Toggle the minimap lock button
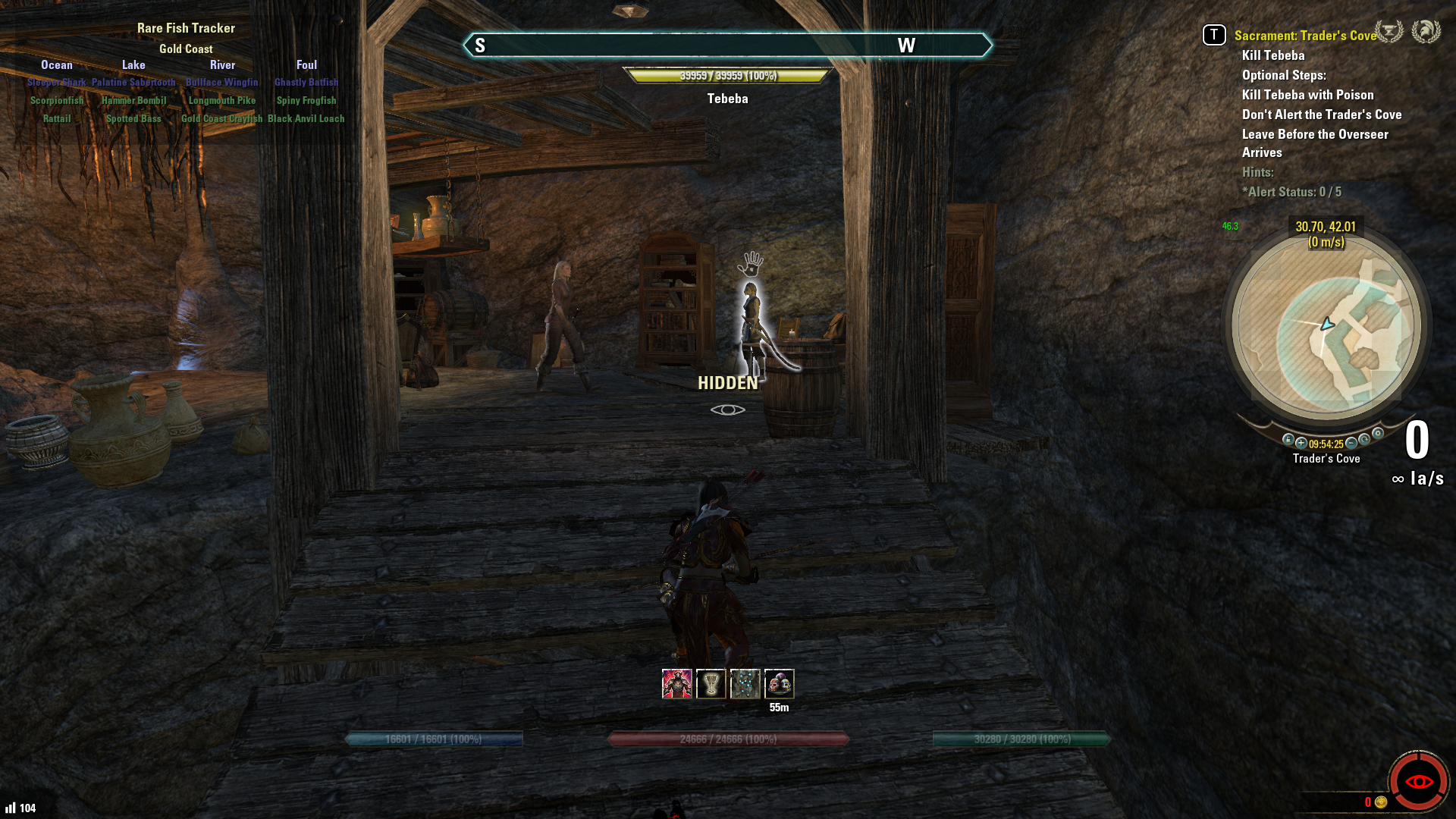This screenshot has height=819, width=1456. pos(1288,440)
